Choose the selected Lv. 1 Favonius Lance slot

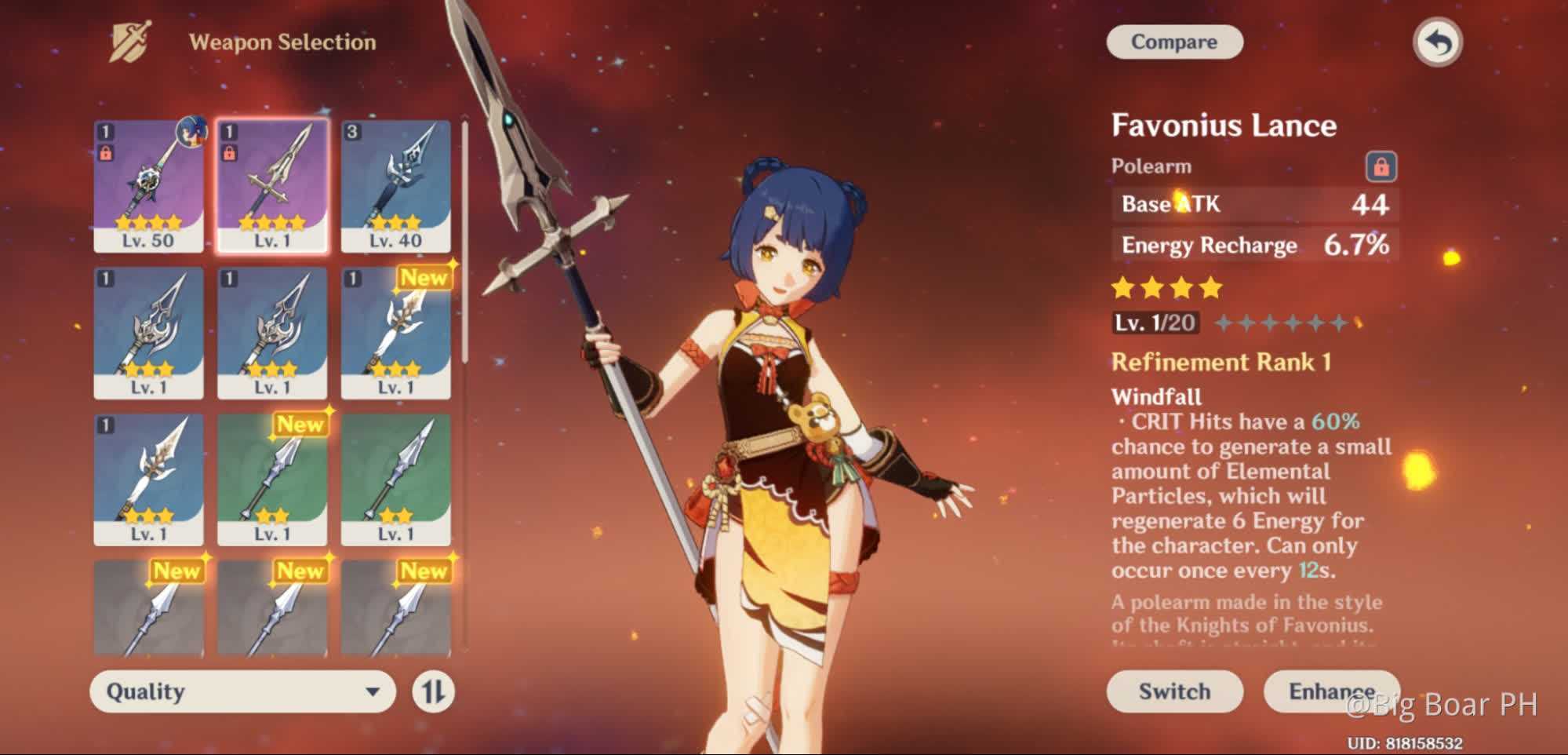point(272,186)
